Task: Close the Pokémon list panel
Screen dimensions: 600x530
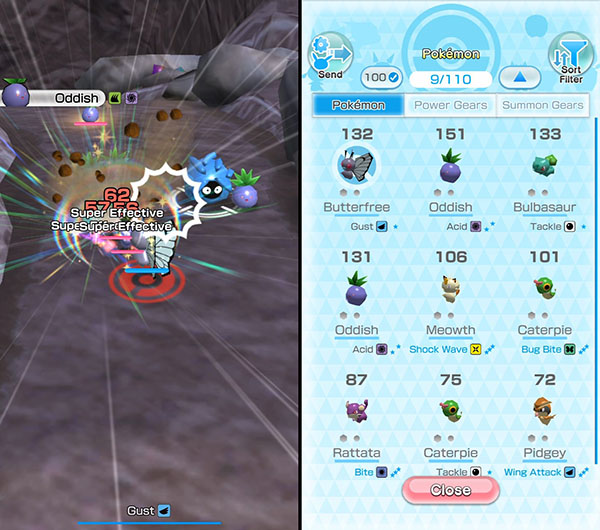Action: pyautogui.click(x=450, y=490)
